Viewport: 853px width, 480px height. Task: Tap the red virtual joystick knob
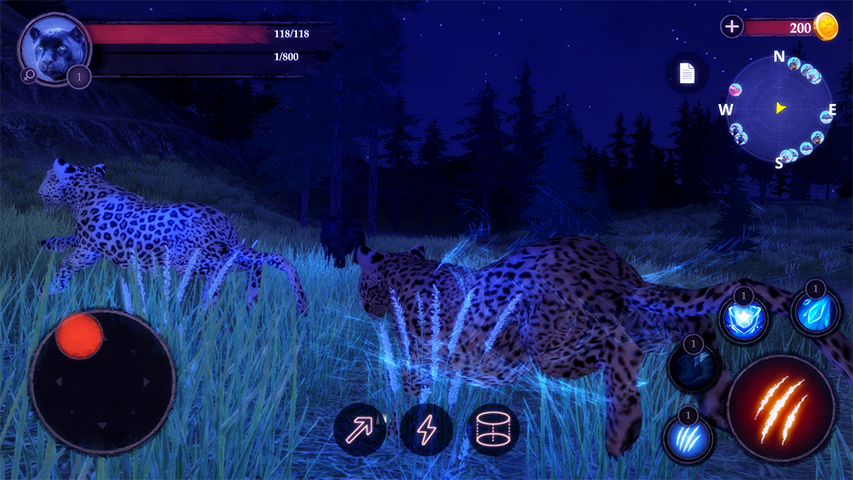(79, 335)
